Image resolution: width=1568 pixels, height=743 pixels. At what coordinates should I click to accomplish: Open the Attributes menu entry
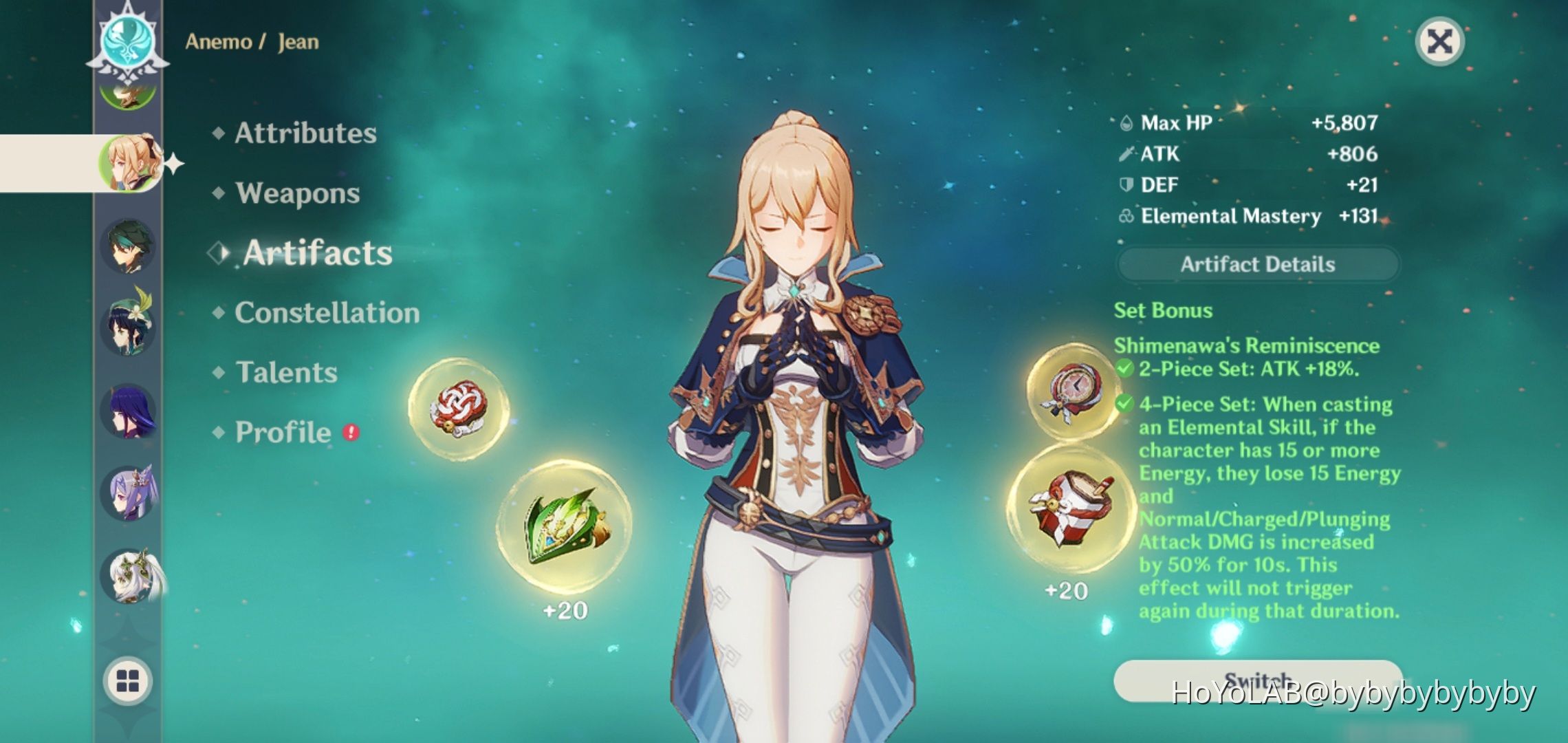305,133
